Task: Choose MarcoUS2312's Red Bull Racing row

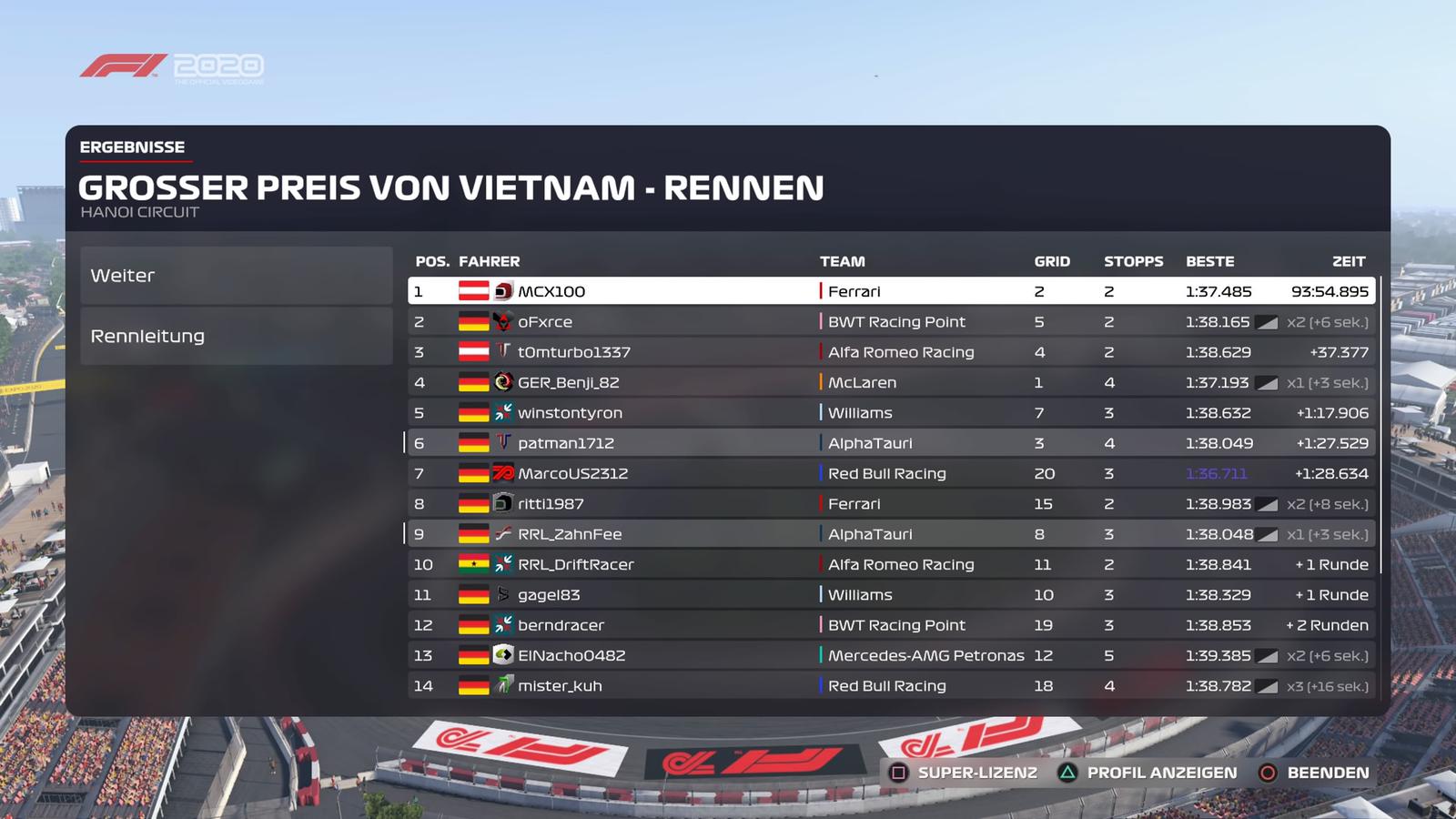Action: pos(890,473)
